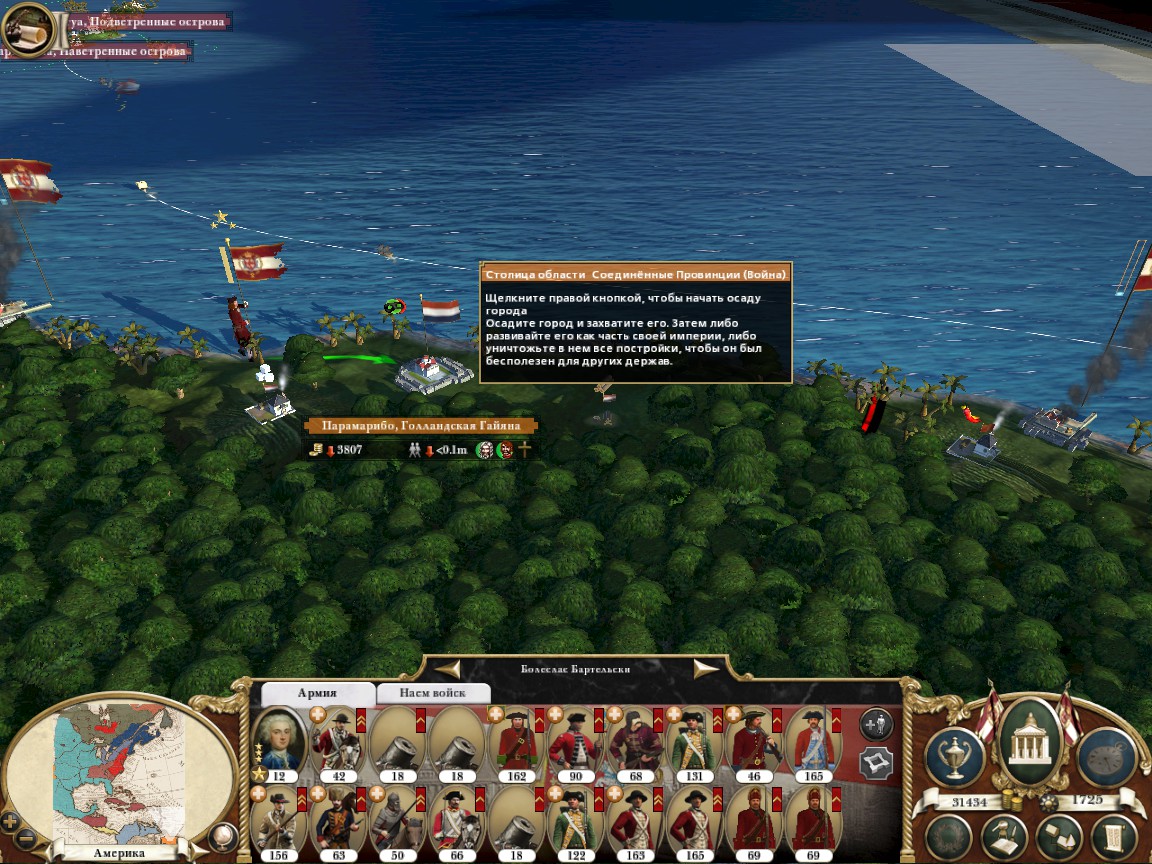Open the government building panel
This screenshot has height=864, width=1152.
tap(1030, 741)
